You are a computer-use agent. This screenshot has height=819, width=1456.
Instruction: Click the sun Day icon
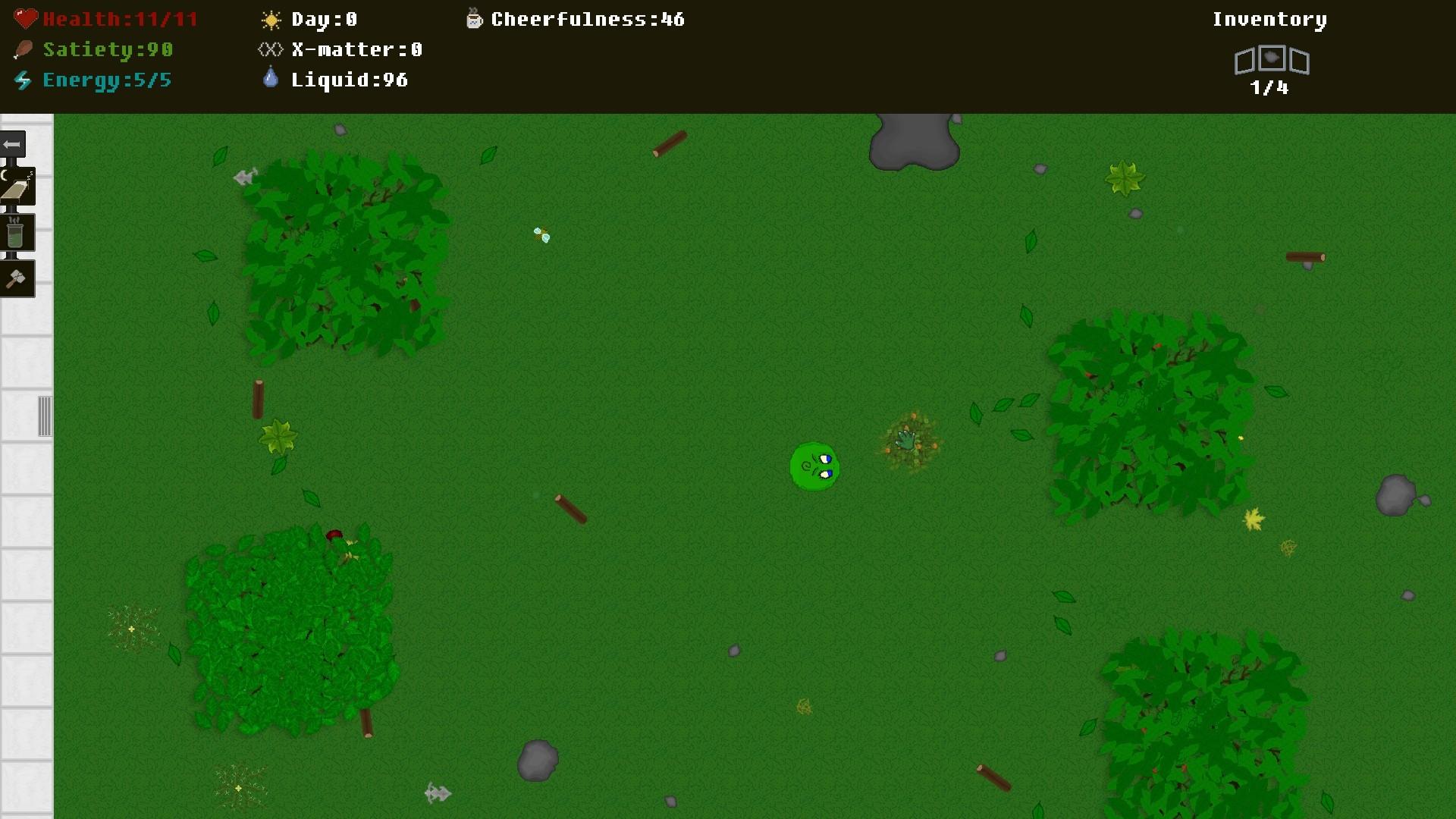tap(269, 19)
